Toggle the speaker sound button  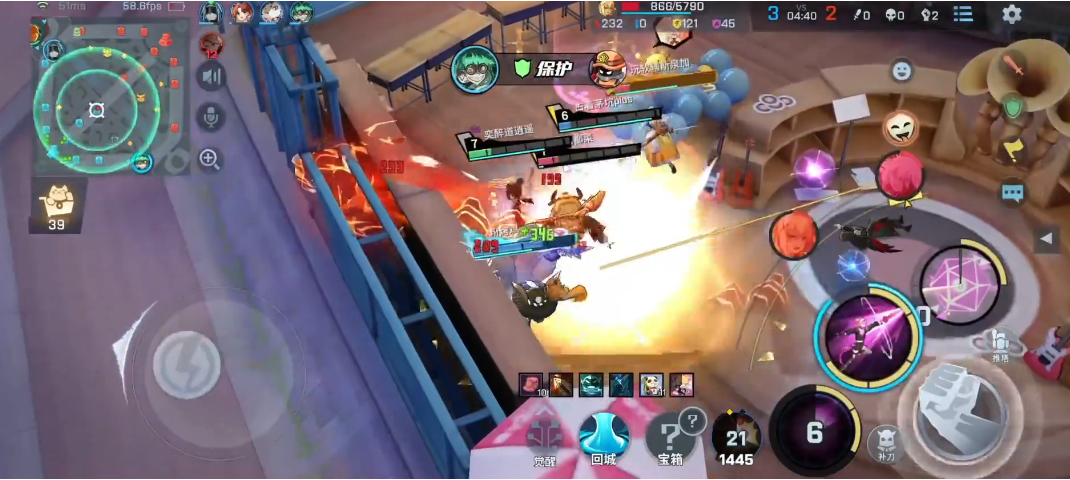(x=210, y=76)
